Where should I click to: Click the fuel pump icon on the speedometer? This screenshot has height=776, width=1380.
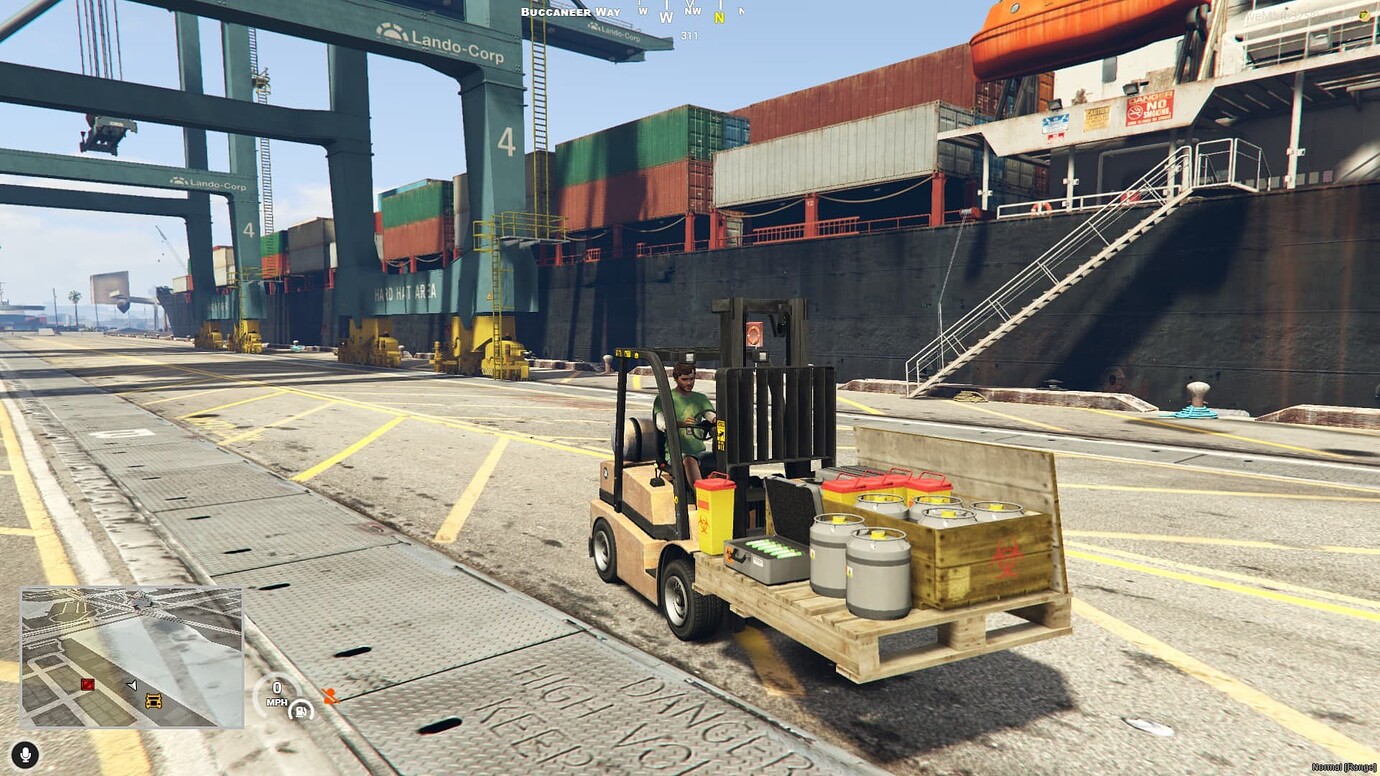(300, 713)
